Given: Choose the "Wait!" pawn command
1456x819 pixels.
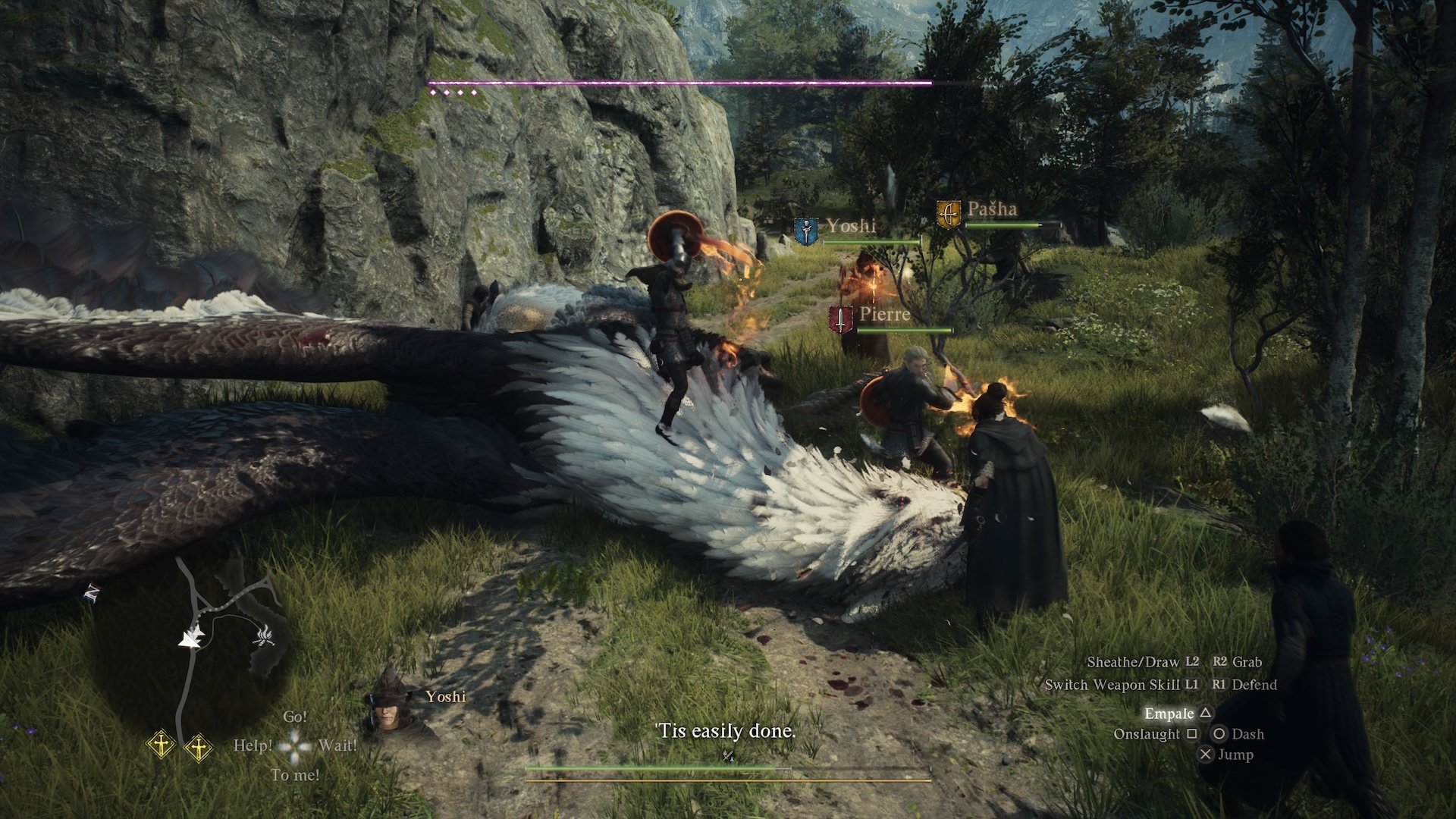Looking at the screenshot, I should tap(337, 745).
